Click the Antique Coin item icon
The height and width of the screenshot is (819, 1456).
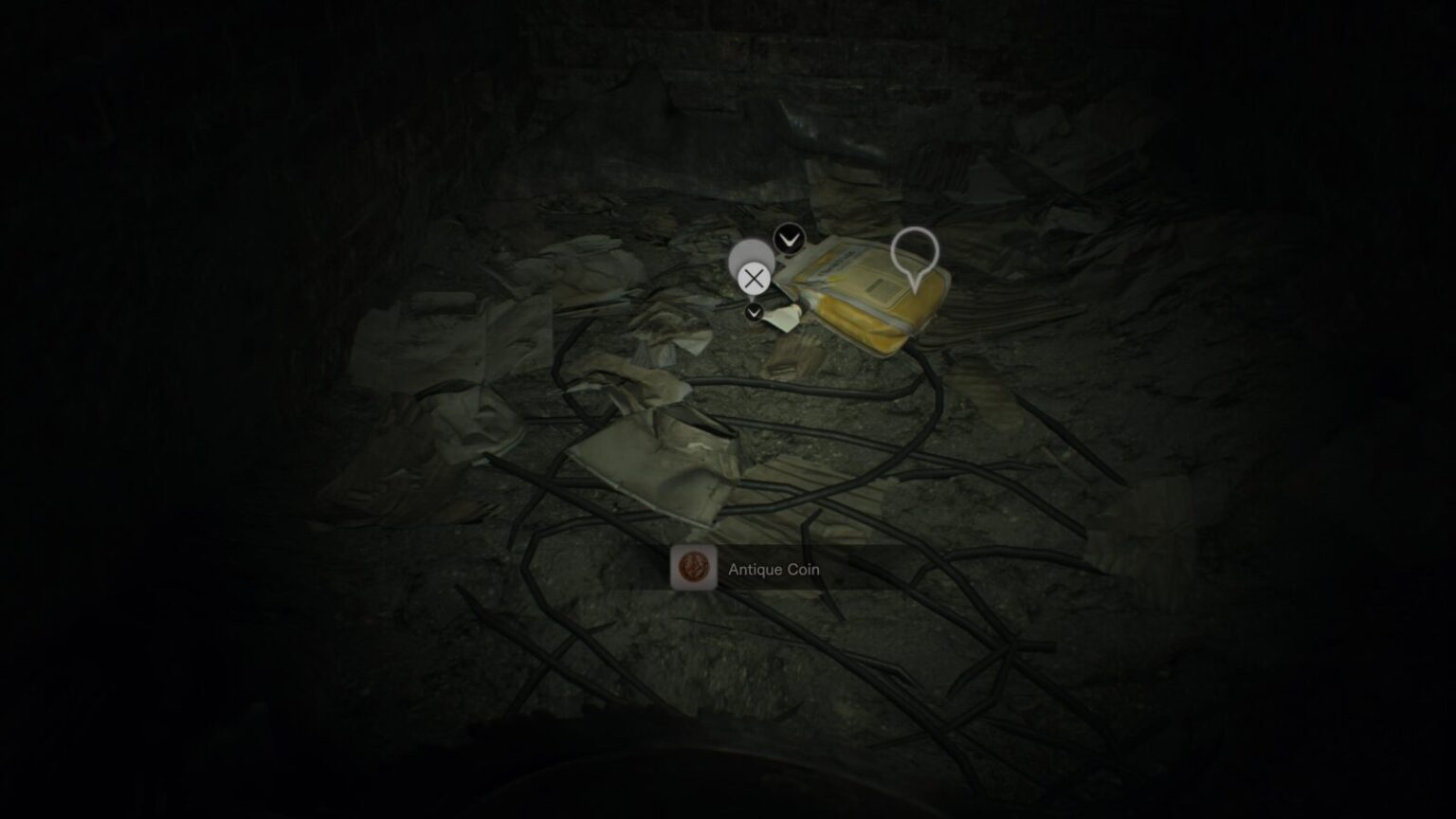pyautogui.click(x=693, y=568)
